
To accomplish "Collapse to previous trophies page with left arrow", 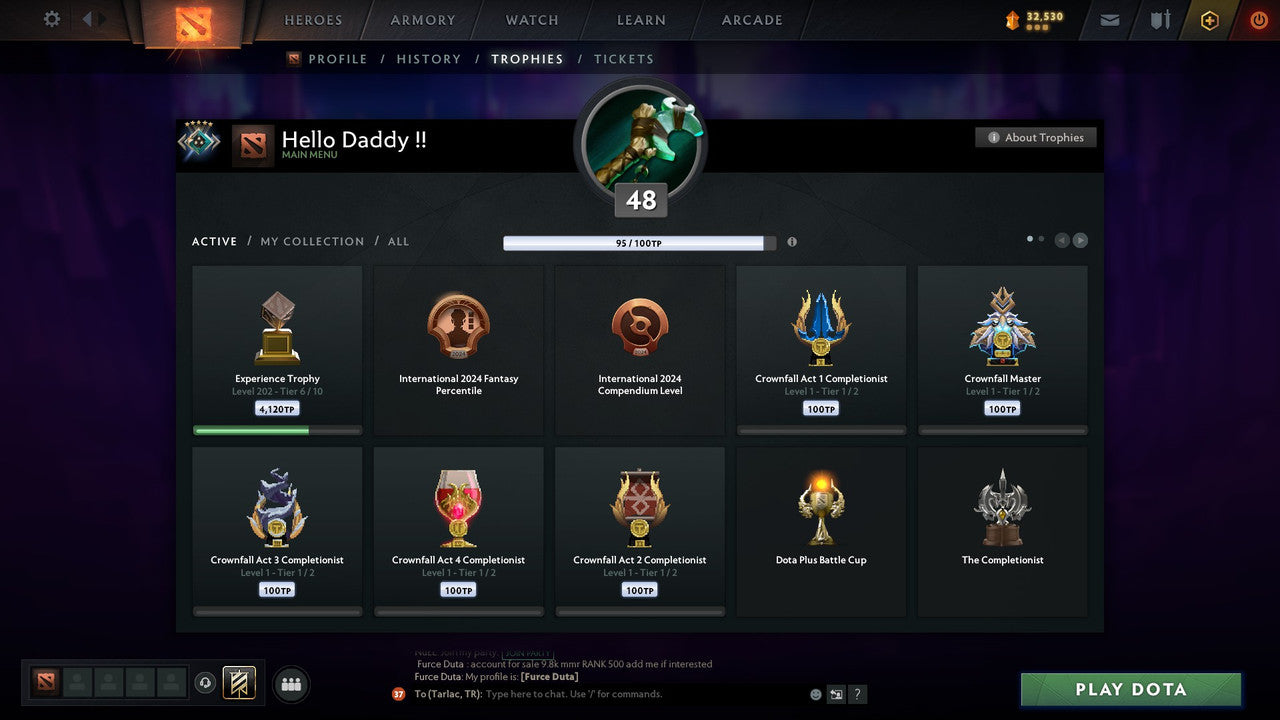I will [1062, 240].
